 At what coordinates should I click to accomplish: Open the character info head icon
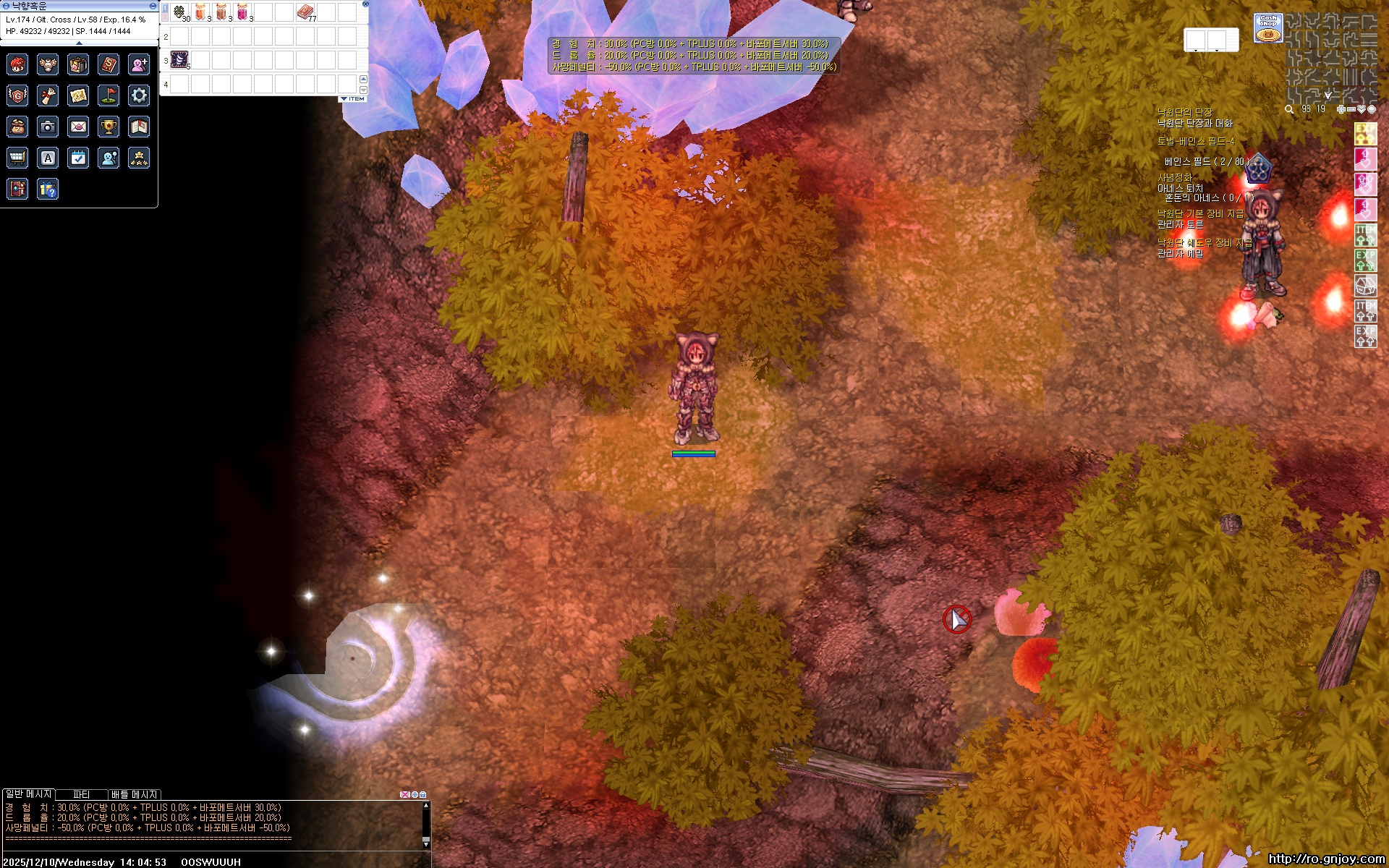tap(17, 64)
